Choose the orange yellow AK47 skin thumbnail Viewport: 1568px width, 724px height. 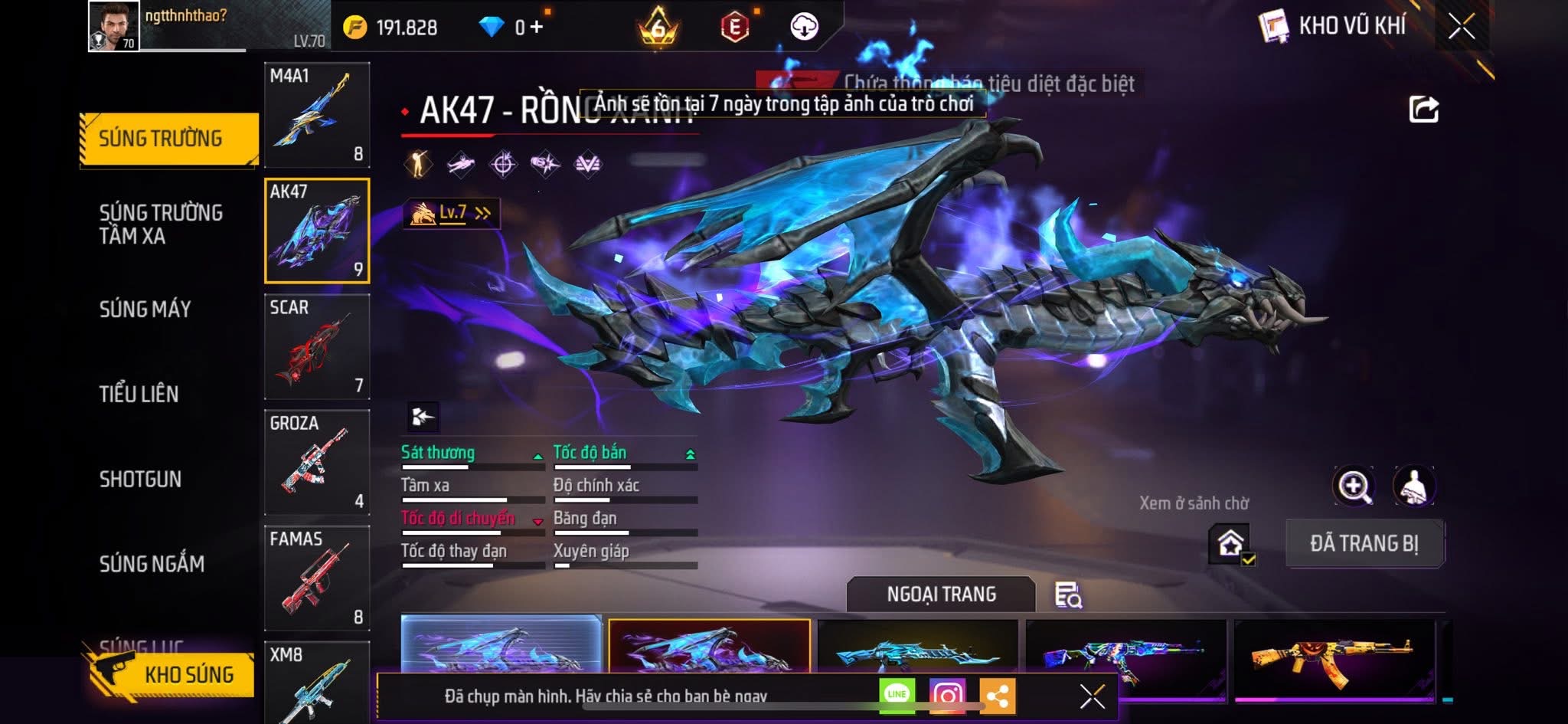[x=1334, y=659]
